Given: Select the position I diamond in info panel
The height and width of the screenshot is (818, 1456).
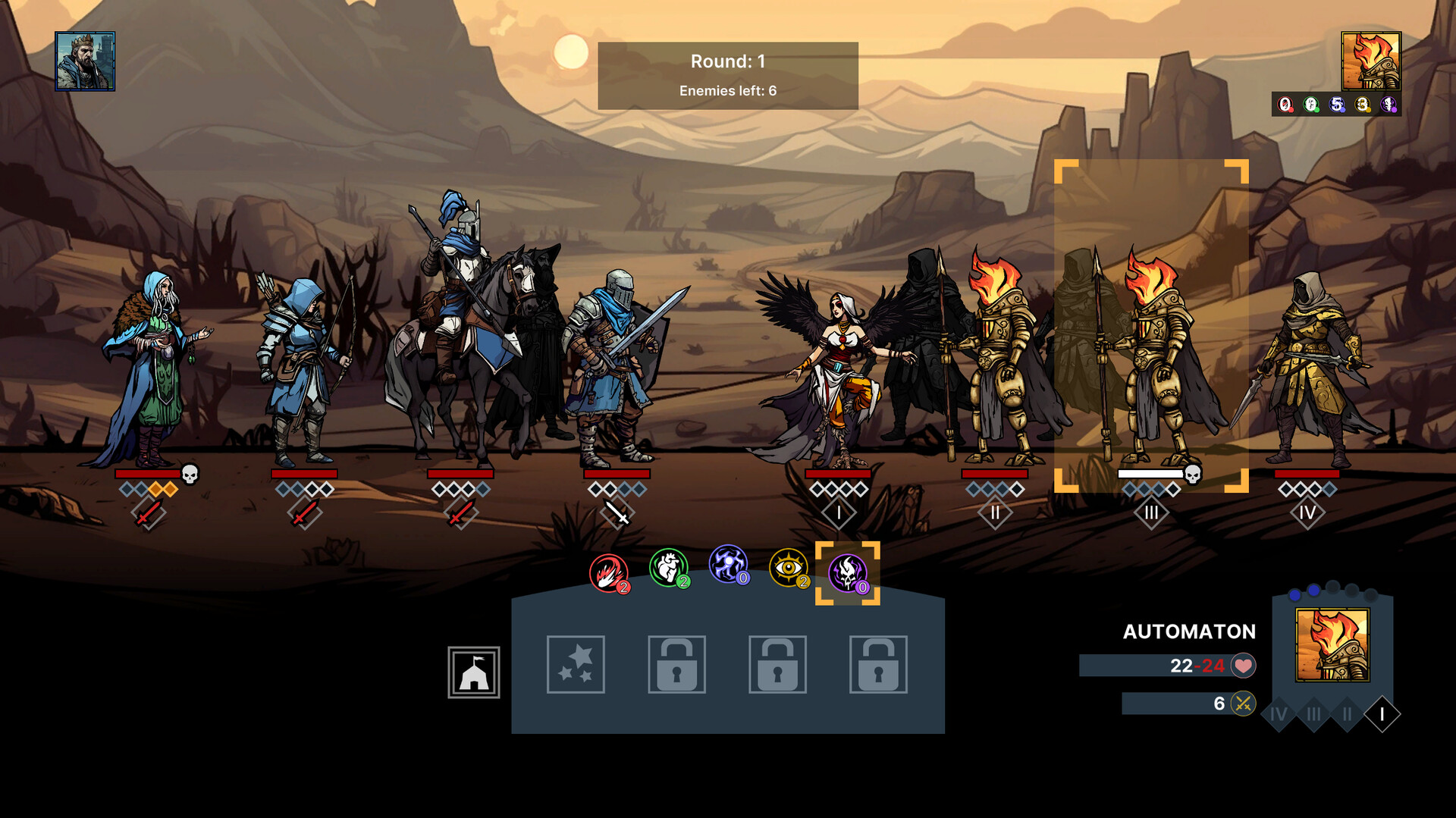Looking at the screenshot, I should (x=1382, y=714).
